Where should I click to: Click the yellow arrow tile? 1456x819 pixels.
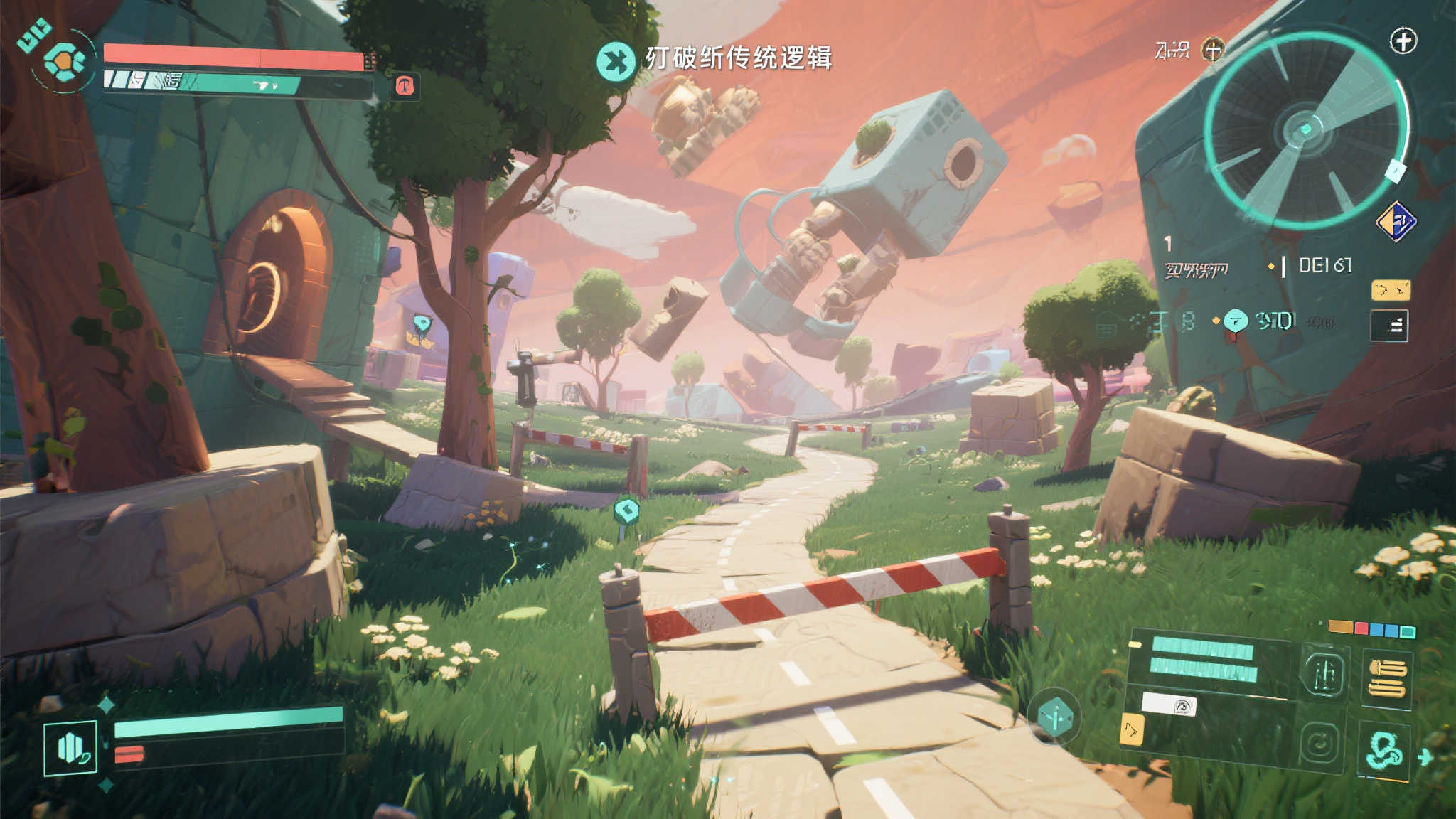pyautogui.click(x=1131, y=730)
